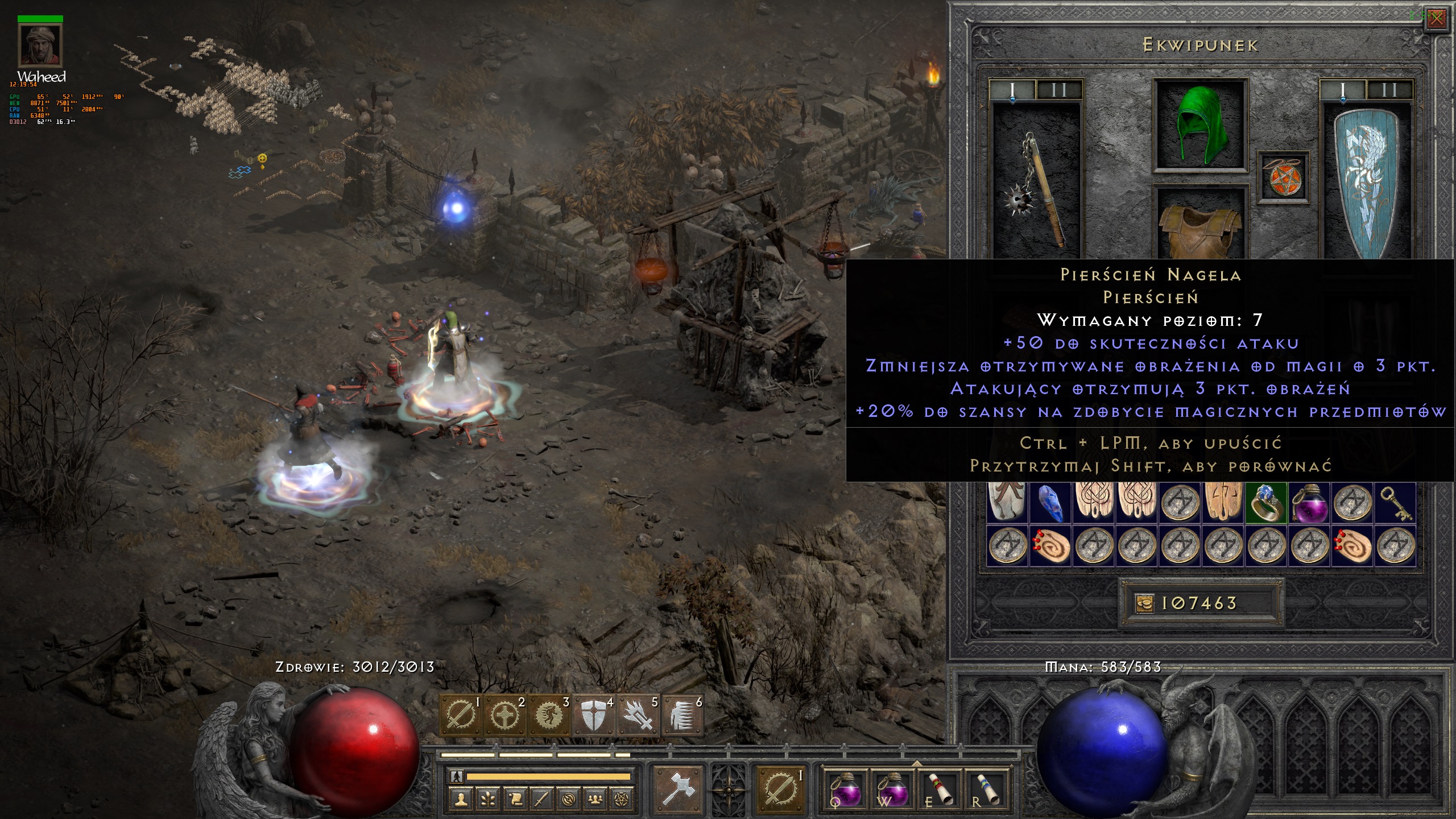Select the pentagram amulet slot

pos(1282,177)
